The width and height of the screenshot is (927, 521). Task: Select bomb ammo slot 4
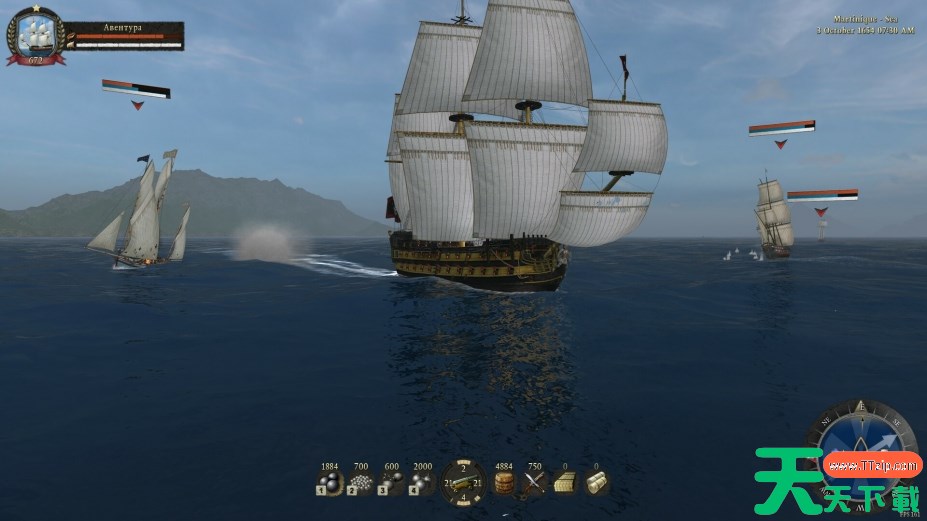(422, 485)
